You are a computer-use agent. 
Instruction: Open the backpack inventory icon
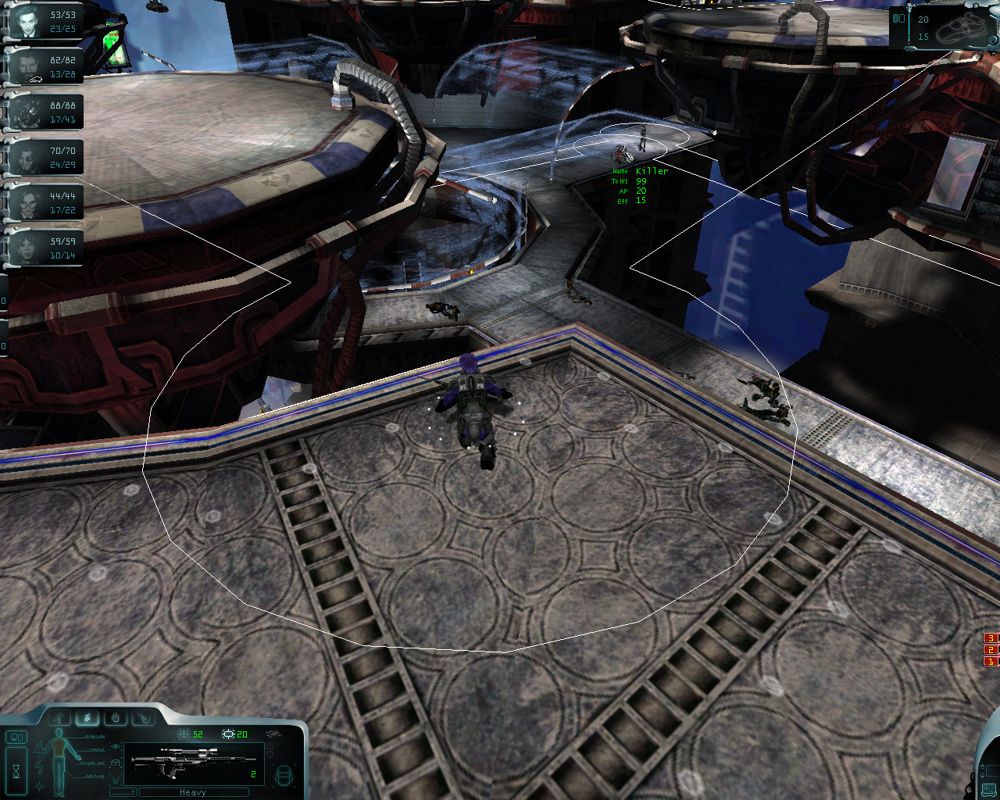286,775
